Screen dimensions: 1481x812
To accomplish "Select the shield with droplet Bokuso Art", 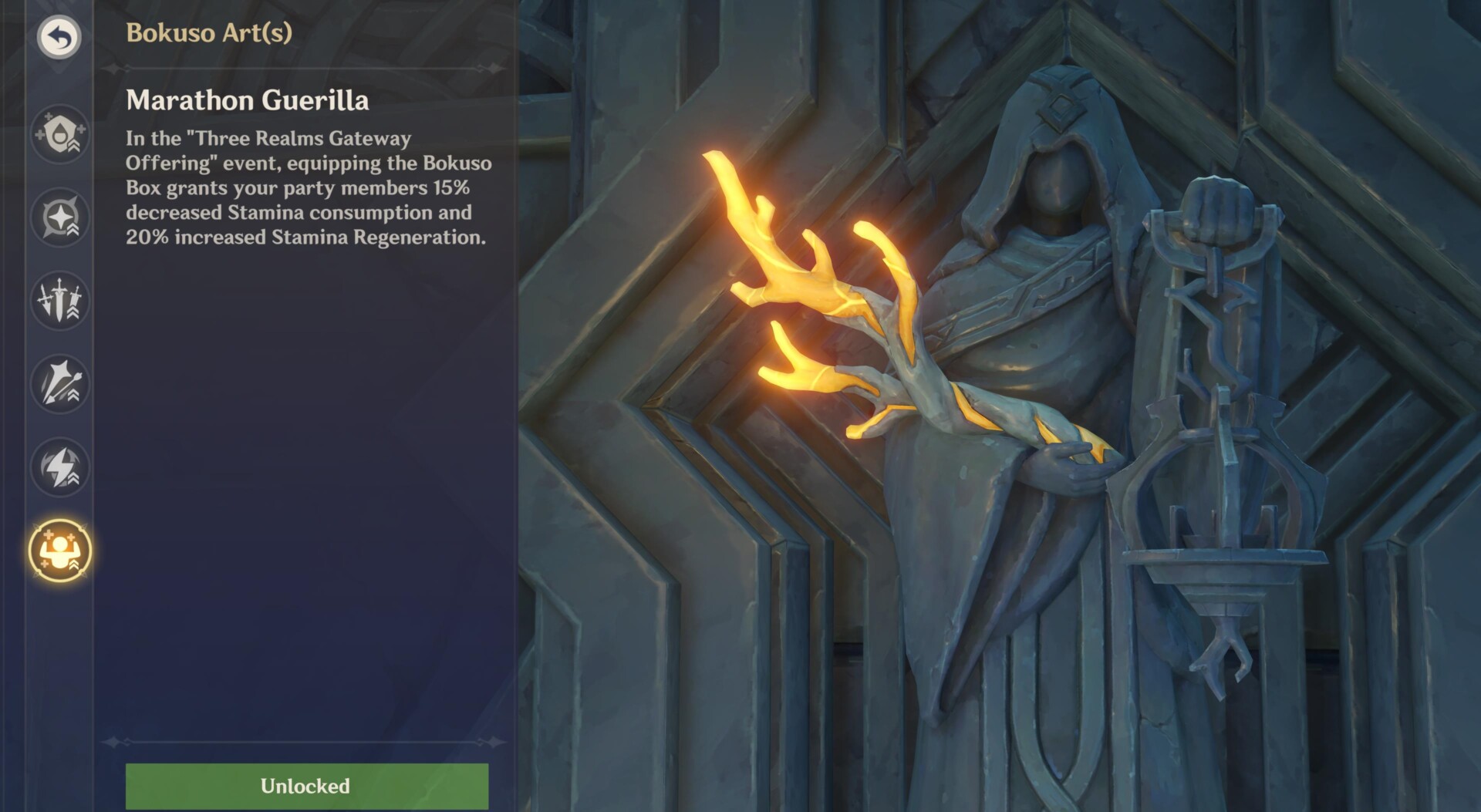I will (59, 134).
